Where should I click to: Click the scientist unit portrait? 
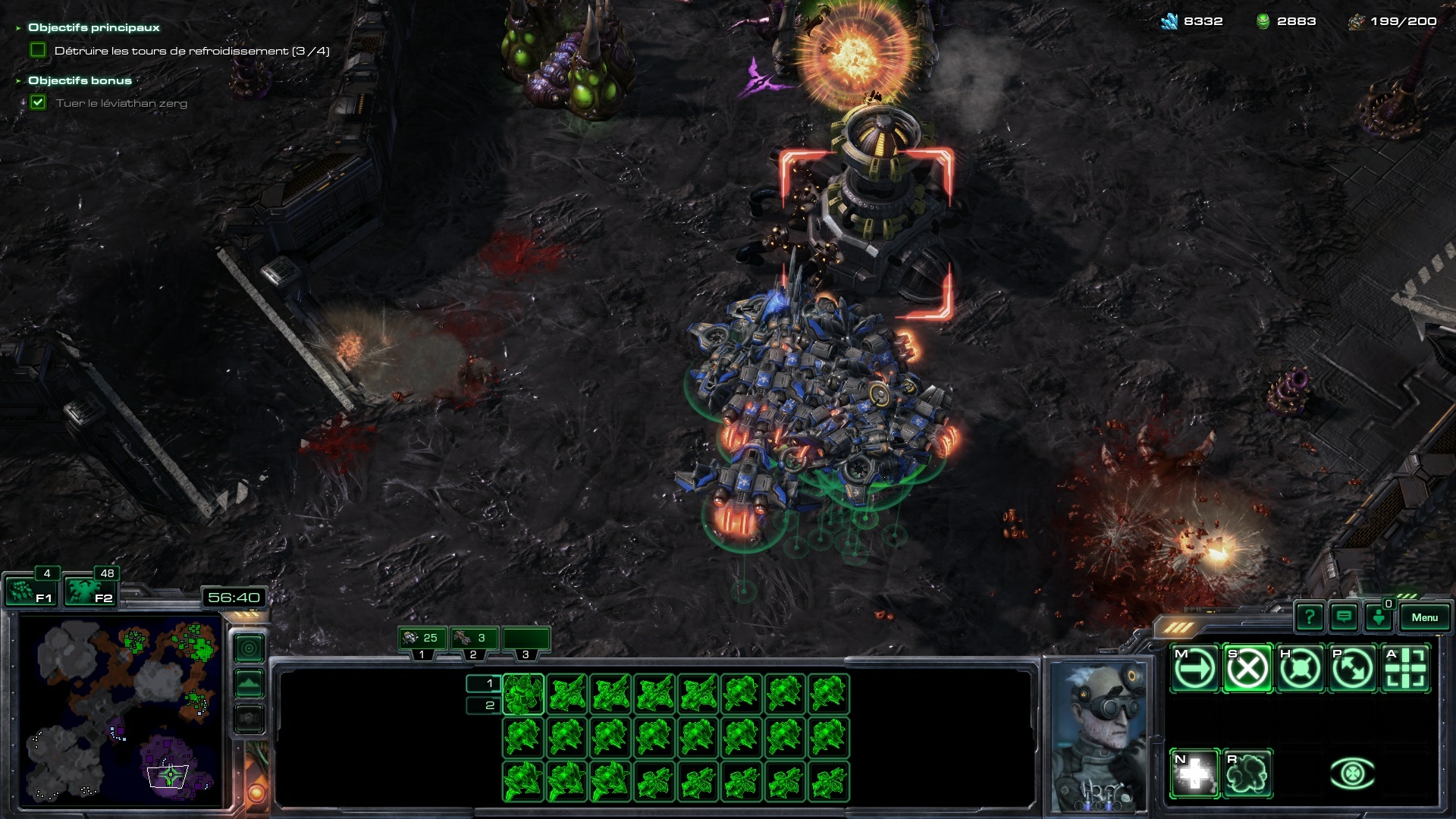(x=1098, y=736)
